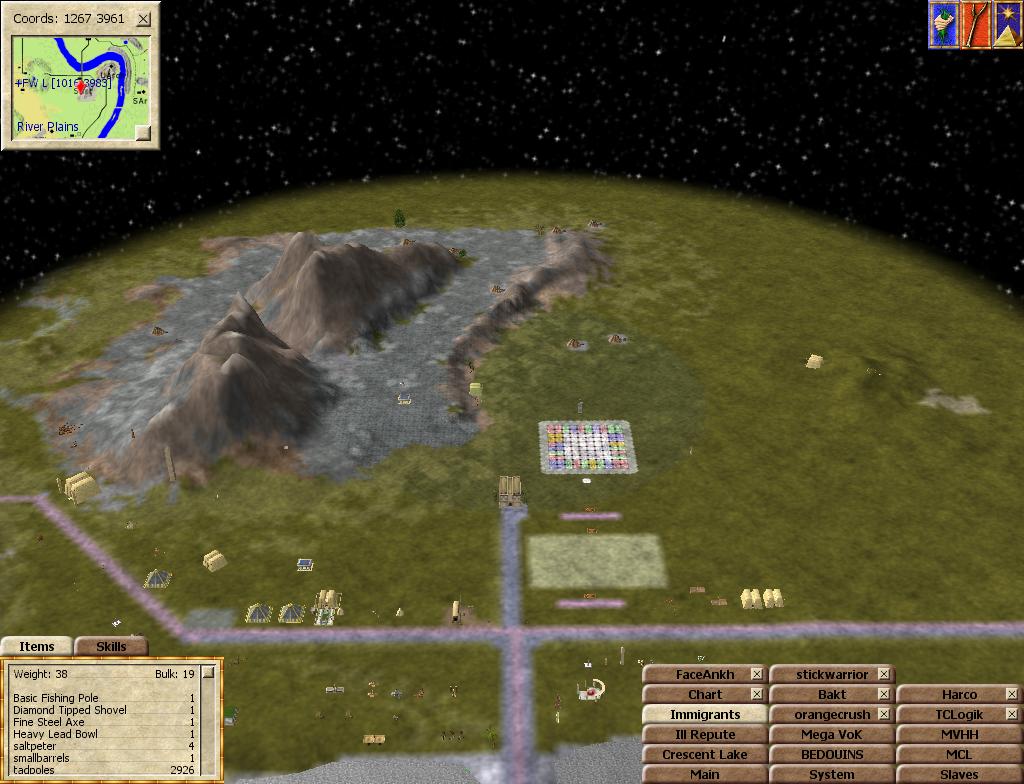Select the Basic Fishing Pole item
The height and width of the screenshot is (784, 1024).
[55, 698]
